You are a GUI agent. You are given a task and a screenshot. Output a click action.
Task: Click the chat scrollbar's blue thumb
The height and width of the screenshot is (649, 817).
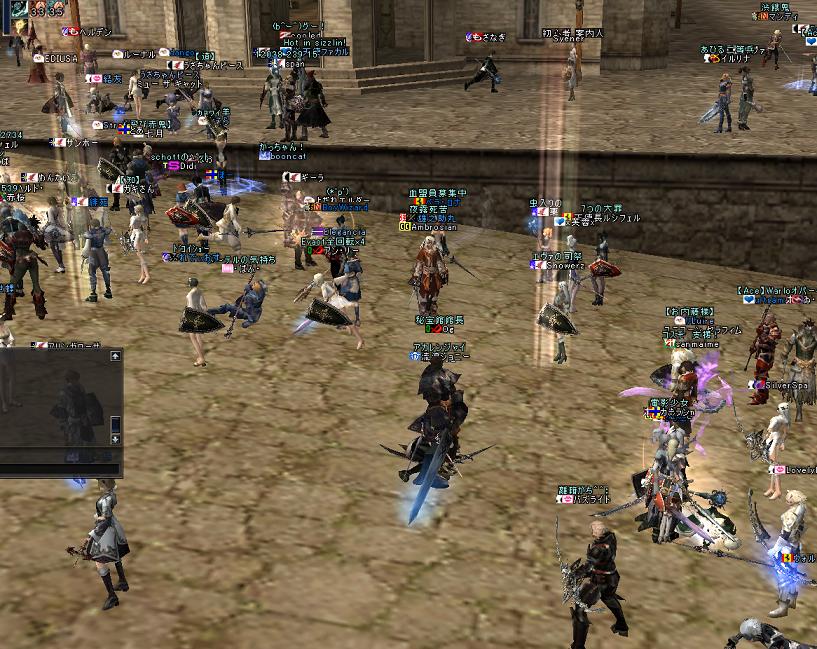116,423
